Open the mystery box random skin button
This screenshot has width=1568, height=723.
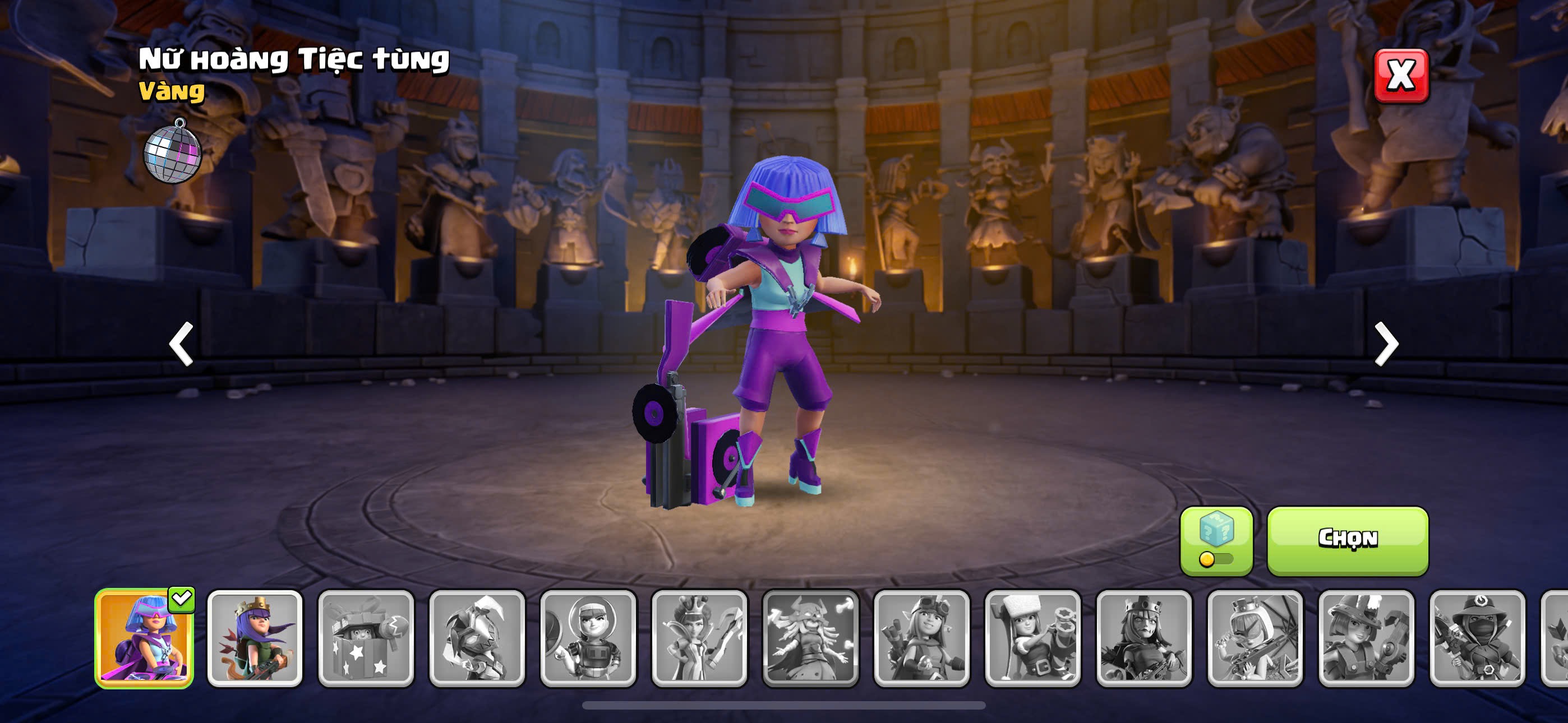[1216, 540]
